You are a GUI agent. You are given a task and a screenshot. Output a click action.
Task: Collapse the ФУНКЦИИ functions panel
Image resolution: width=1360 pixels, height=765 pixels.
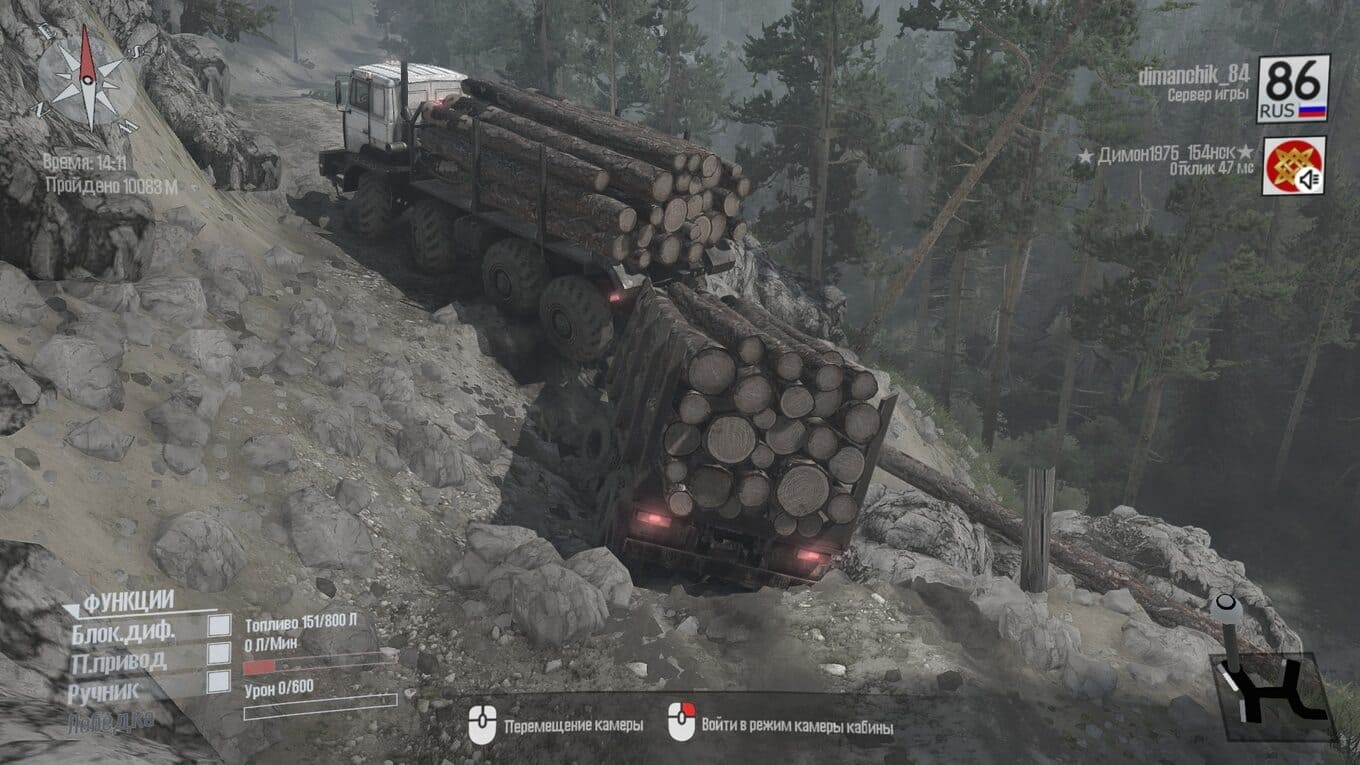74,605
